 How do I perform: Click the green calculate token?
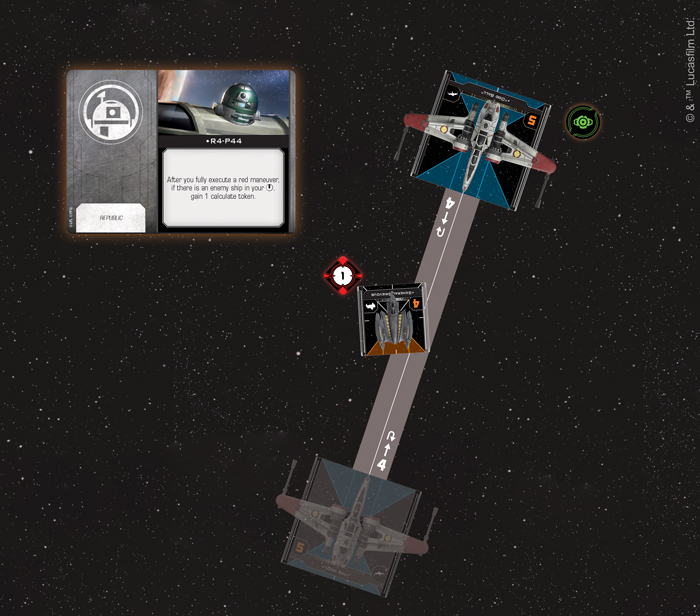582,122
